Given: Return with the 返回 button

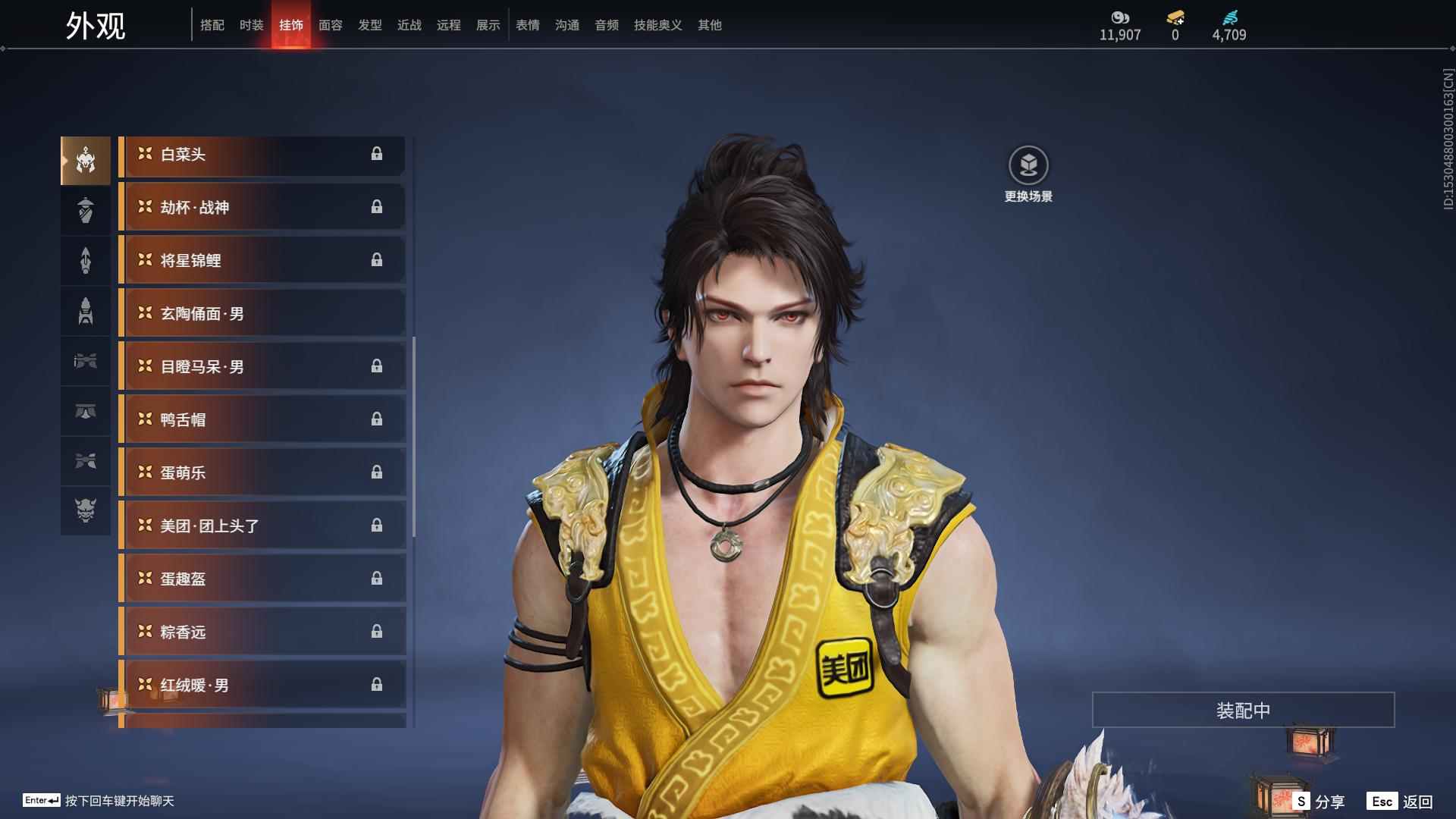Looking at the screenshot, I should (1401, 801).
